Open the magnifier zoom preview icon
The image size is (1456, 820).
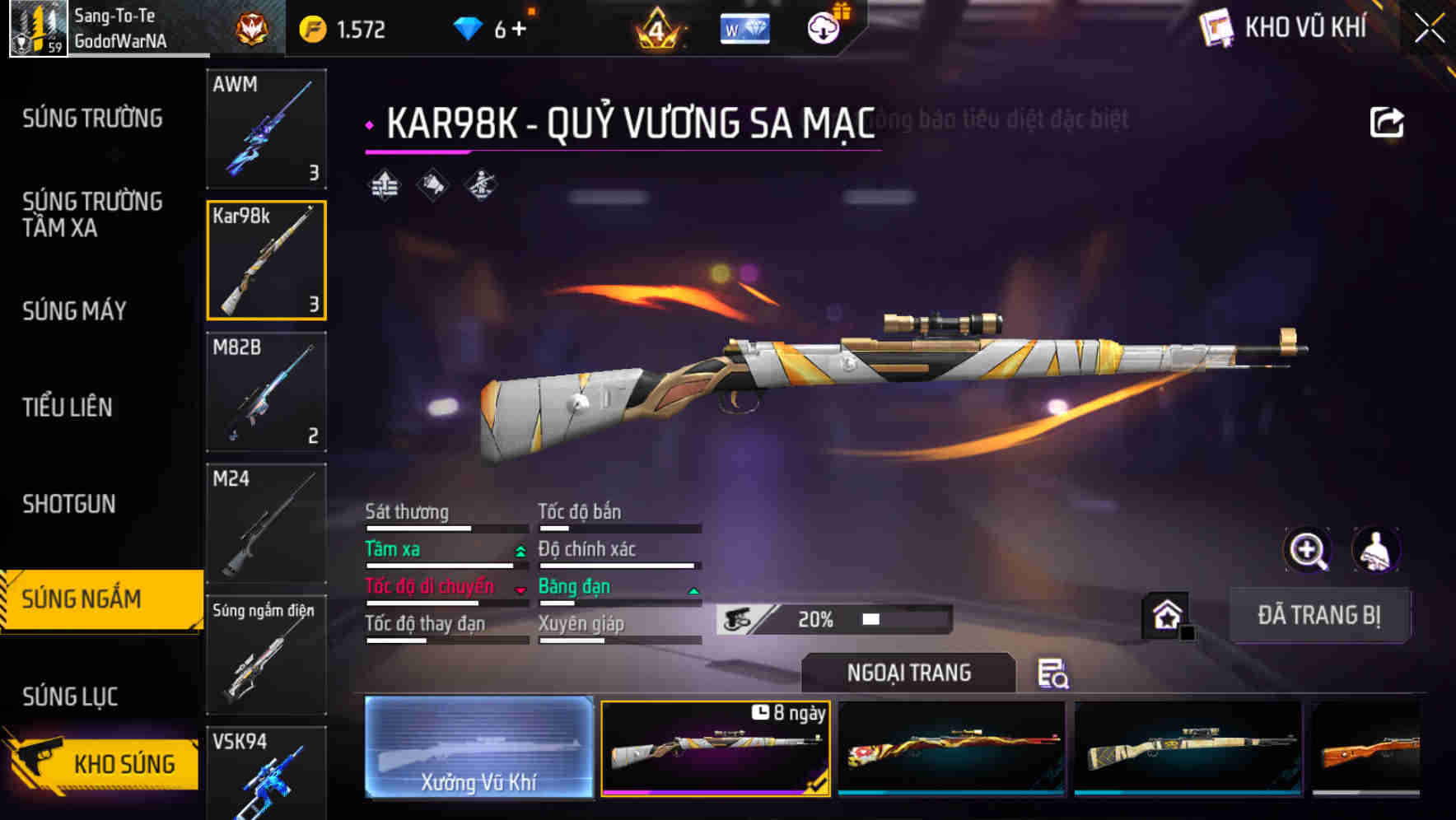point(1308,550)
